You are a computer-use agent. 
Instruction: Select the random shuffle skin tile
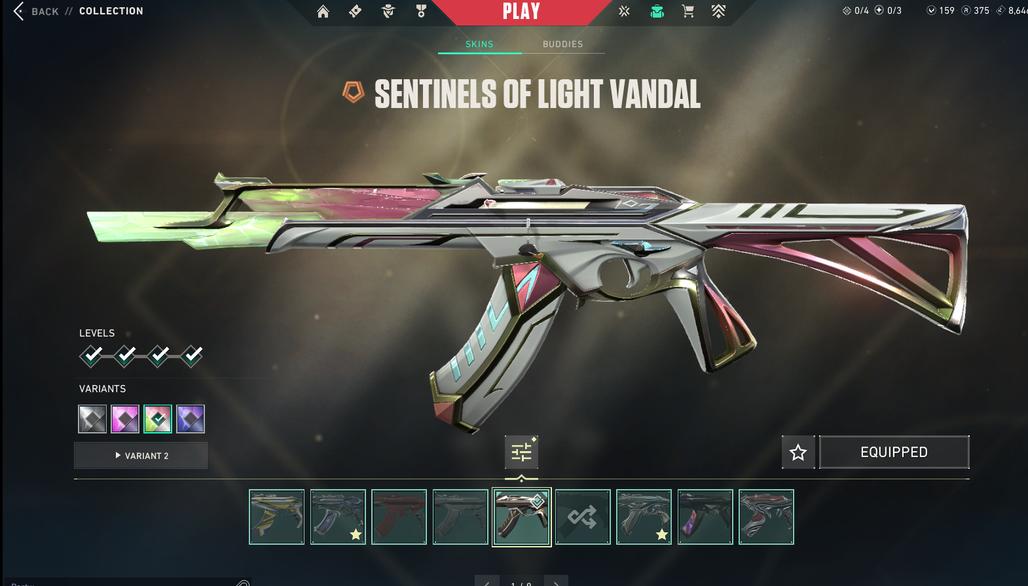(x=583, y=517)
